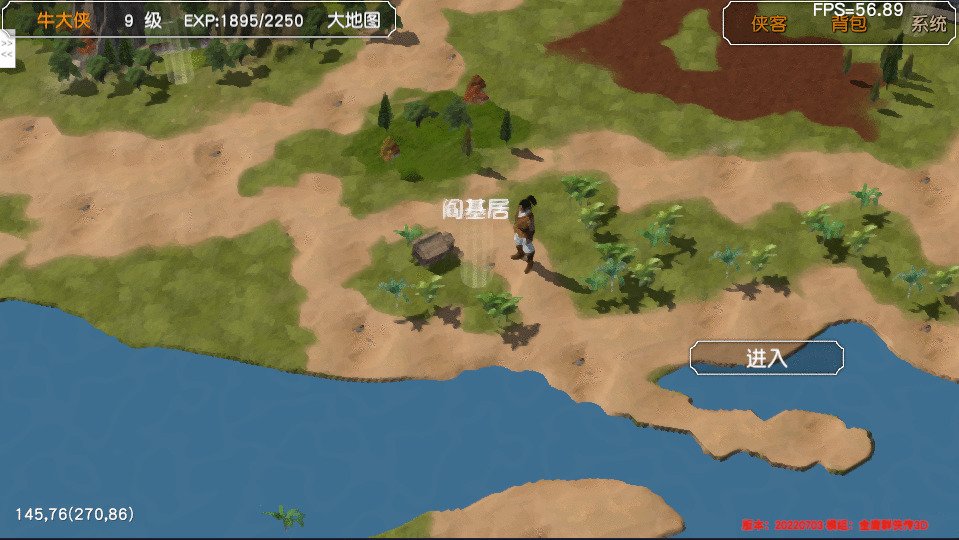The image size is (959, 540).
Task: Open the 系统 system menu
Action: click(928, 25)
